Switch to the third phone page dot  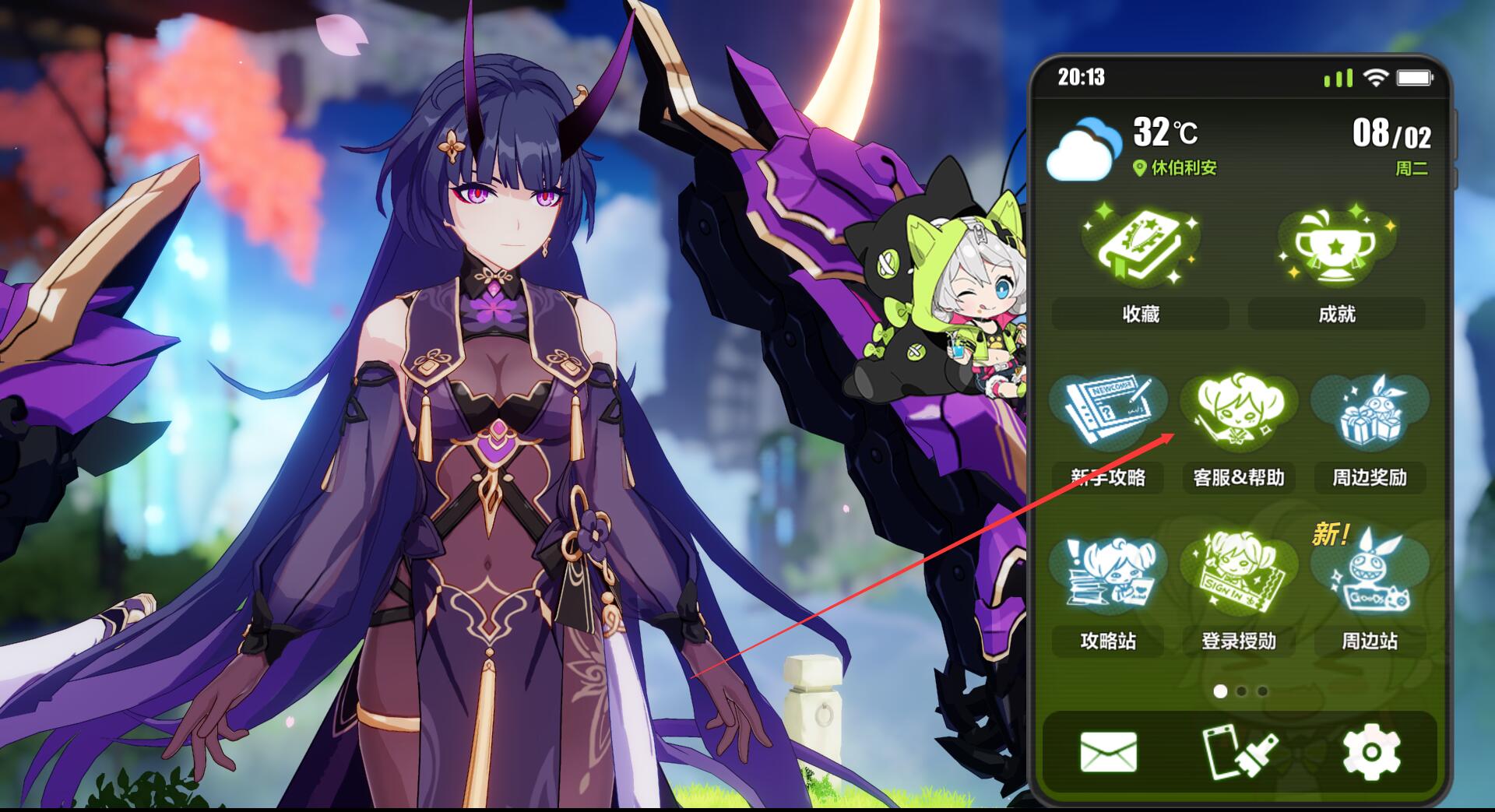(1263, 691)
